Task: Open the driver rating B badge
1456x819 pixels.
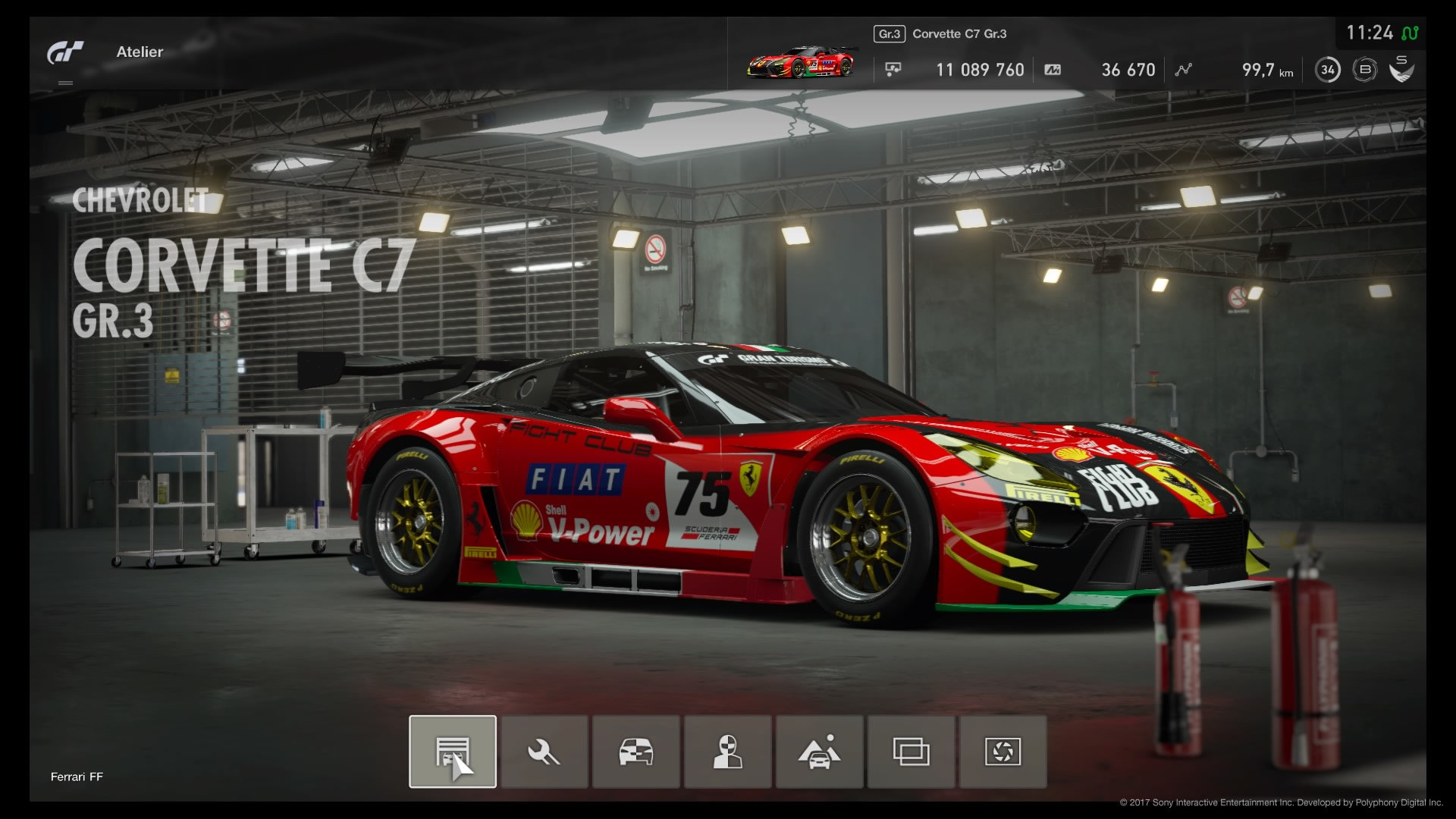Action: point(1365,70)
